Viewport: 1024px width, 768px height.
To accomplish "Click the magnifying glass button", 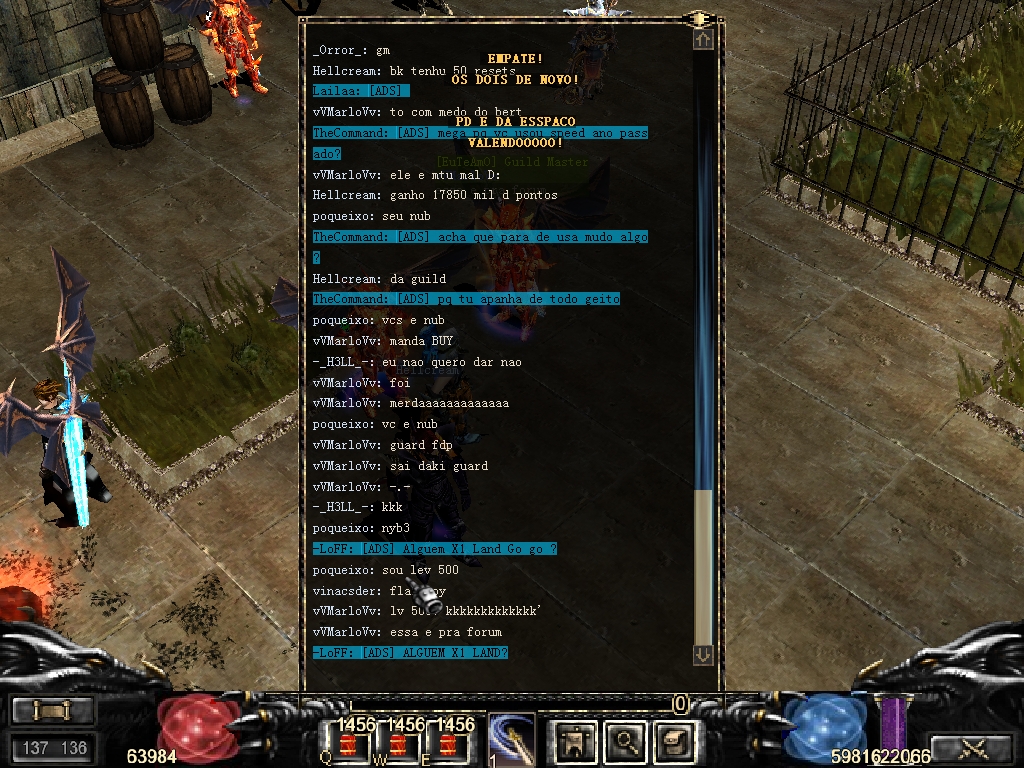I will pos(626,741).
